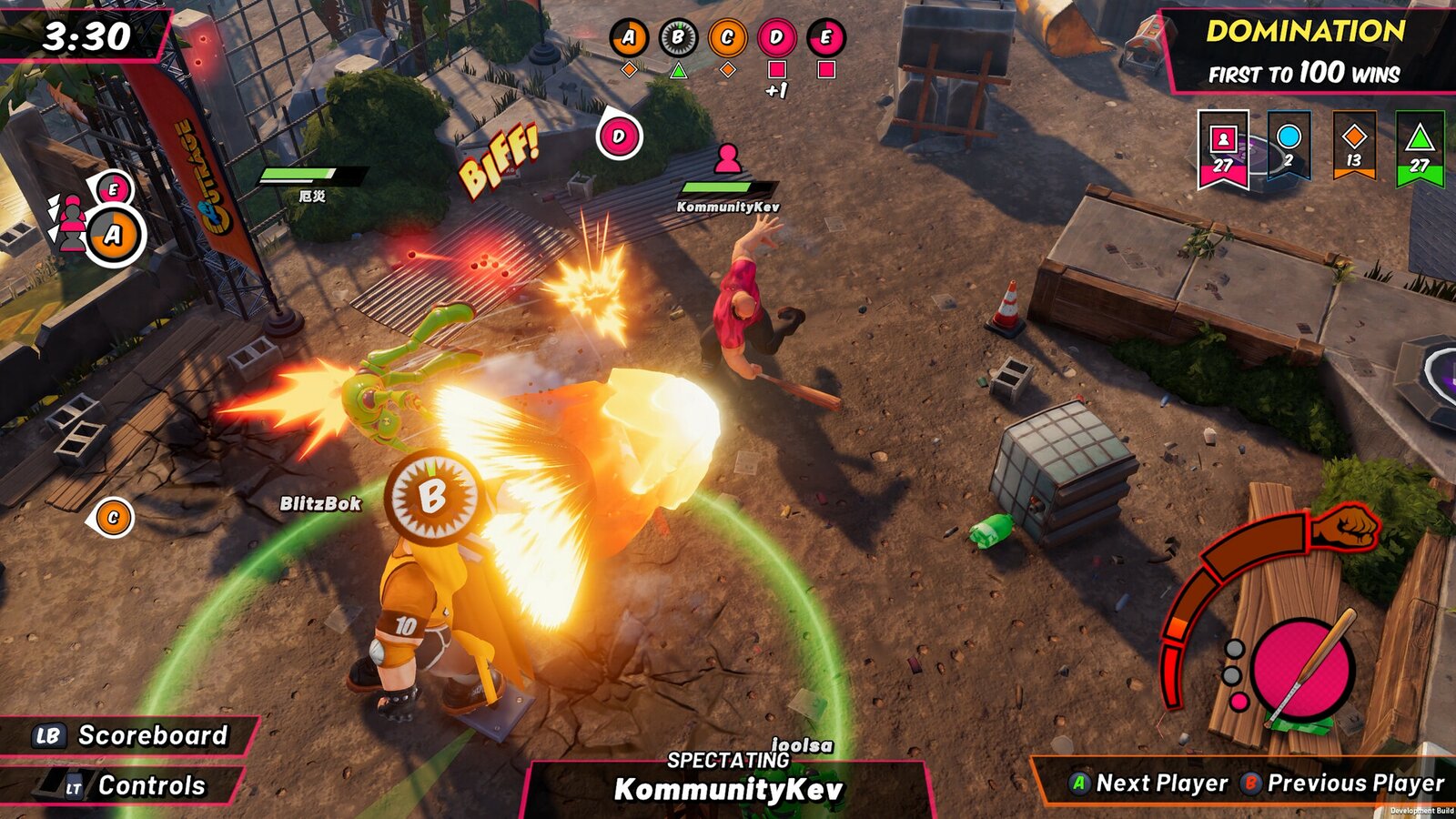The width and height of the screenshot is (1456, 819).
Task: Click the contested point B gear icon
Action: [679, 38]
